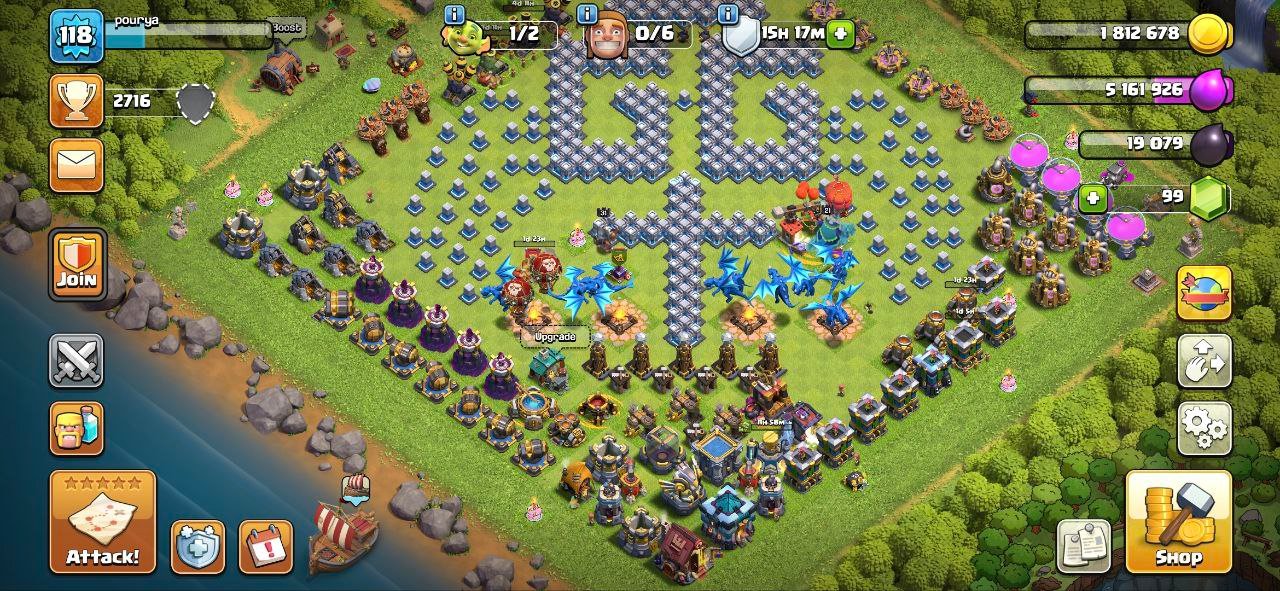Show the army overview barbarian icon
The width and height of the screenshot is (1280, 591).
76,428
